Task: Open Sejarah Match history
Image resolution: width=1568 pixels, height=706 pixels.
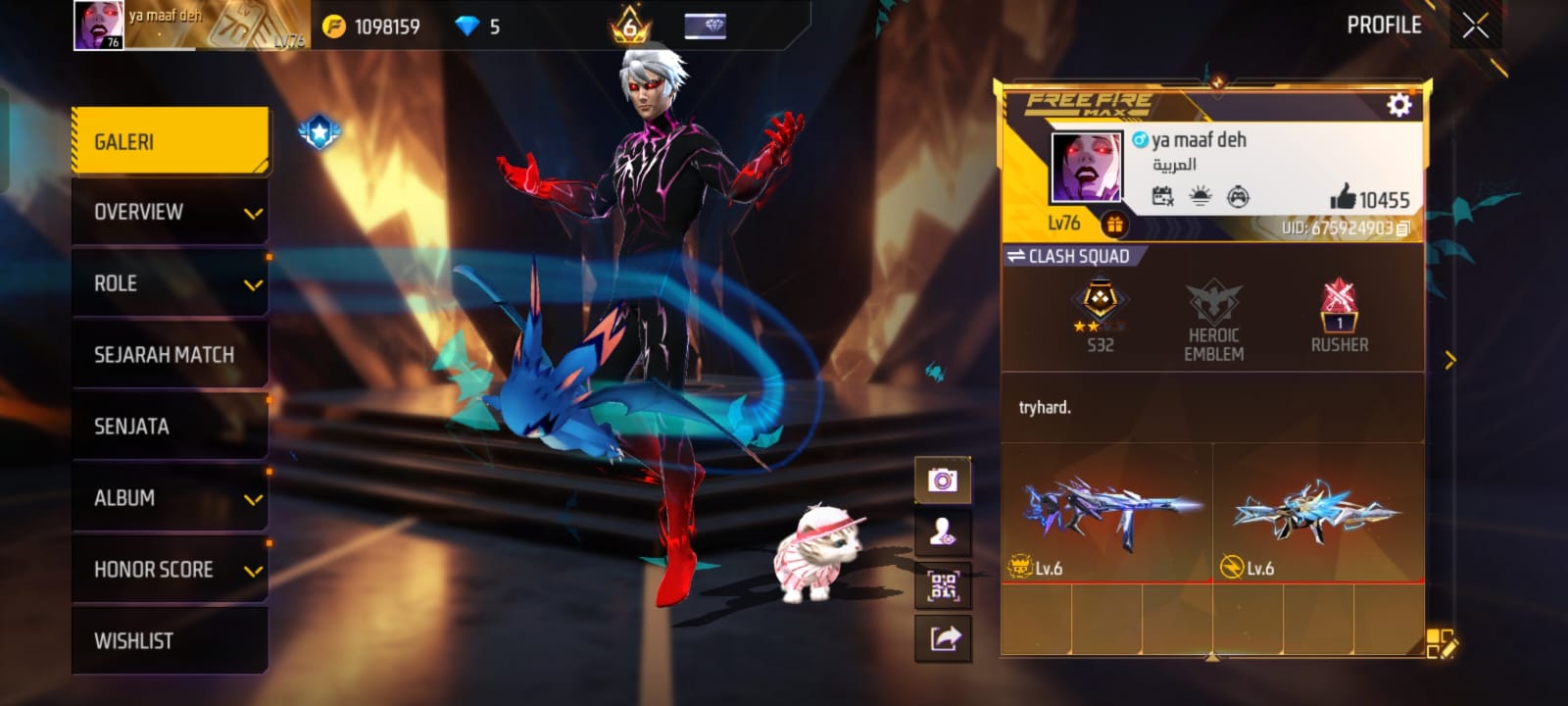Action: pyautogui.click(x=170, y=355)
